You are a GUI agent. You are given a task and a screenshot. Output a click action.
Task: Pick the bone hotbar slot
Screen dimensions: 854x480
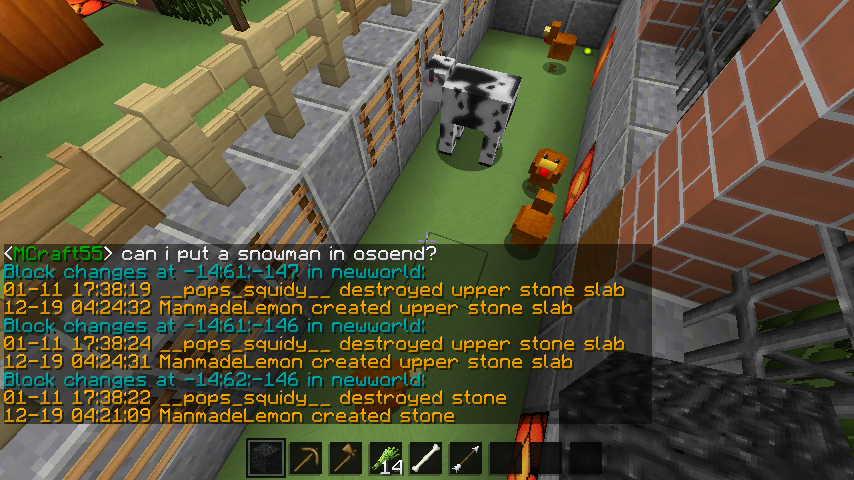pos(426,458)
